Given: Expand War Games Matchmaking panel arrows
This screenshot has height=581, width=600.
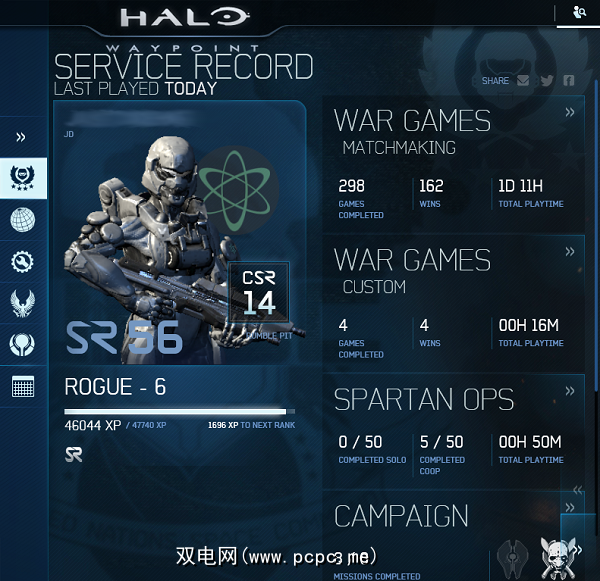Looking at the screenshot, I should click(570, 113).
